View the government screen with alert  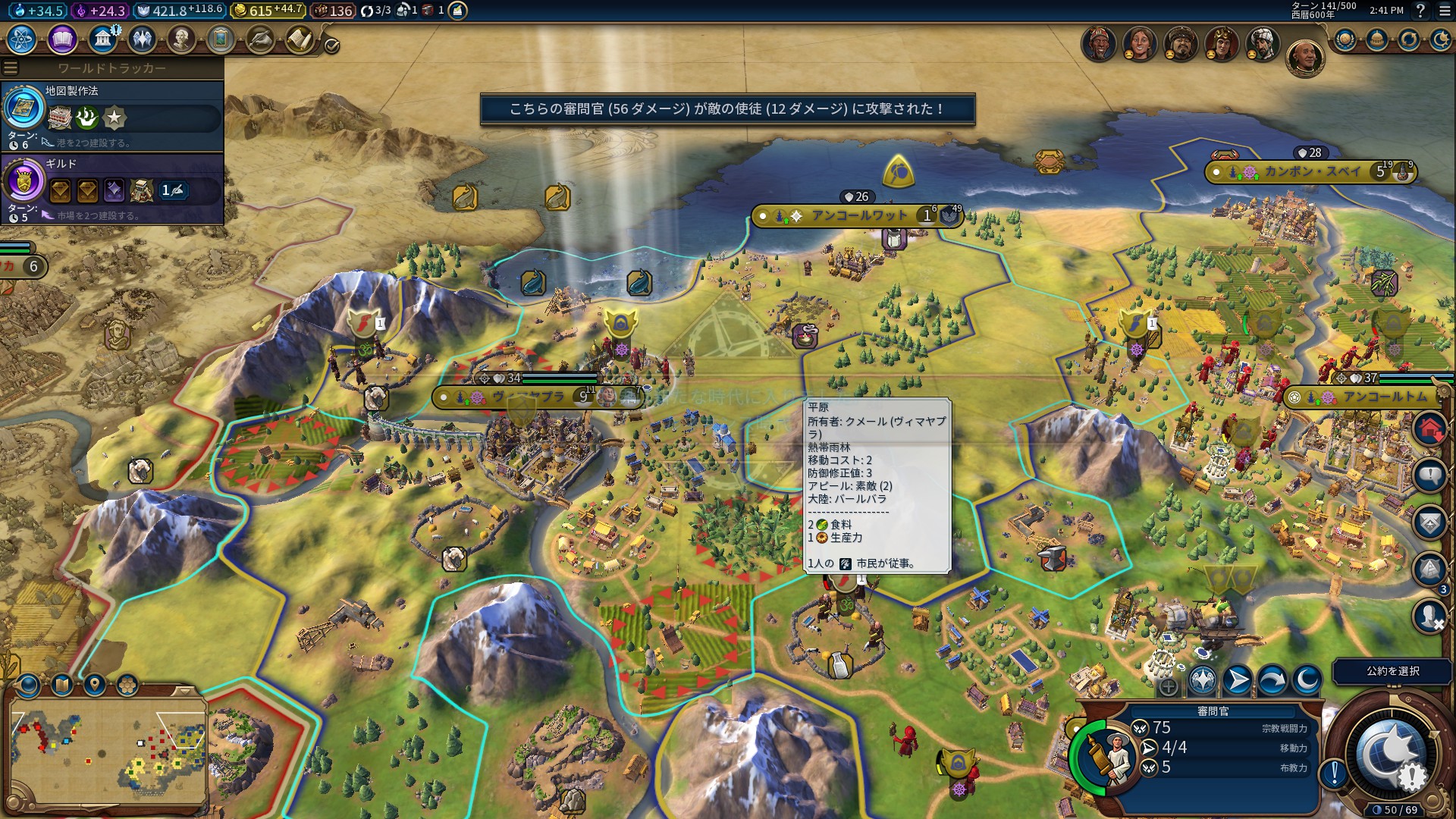(102, 39)
